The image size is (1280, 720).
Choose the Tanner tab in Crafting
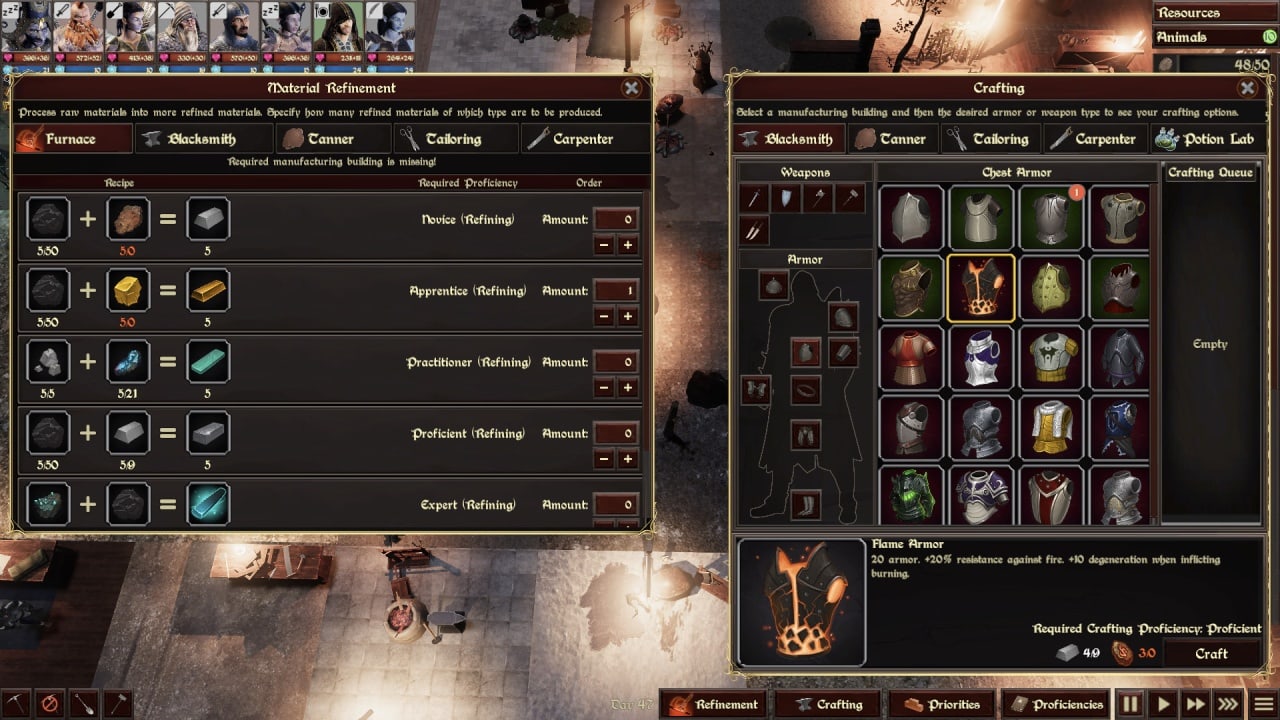pos(890,139)
